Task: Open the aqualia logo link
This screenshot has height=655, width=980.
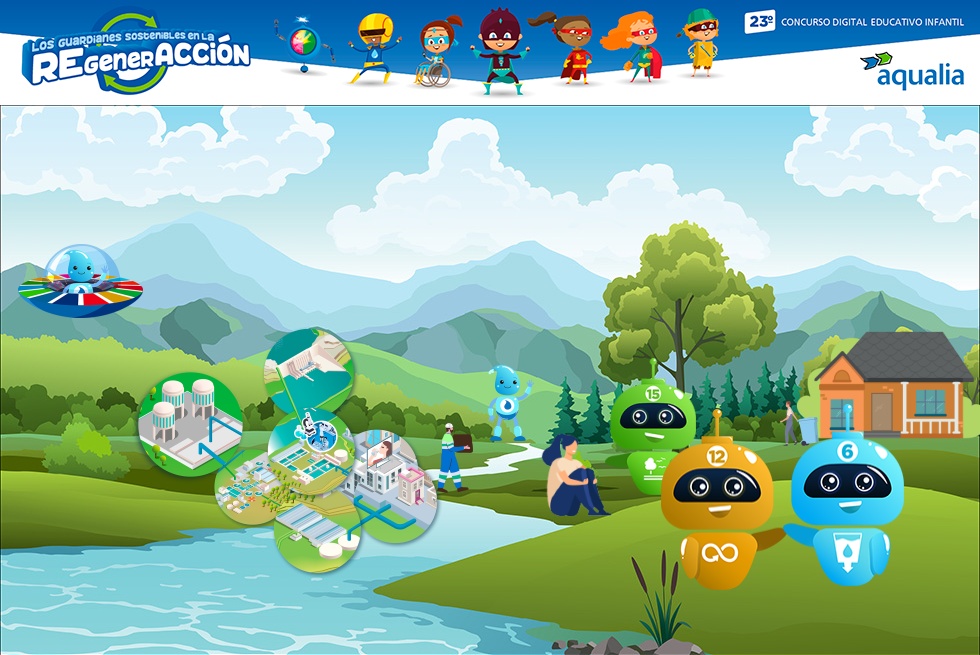Action: 912,70
